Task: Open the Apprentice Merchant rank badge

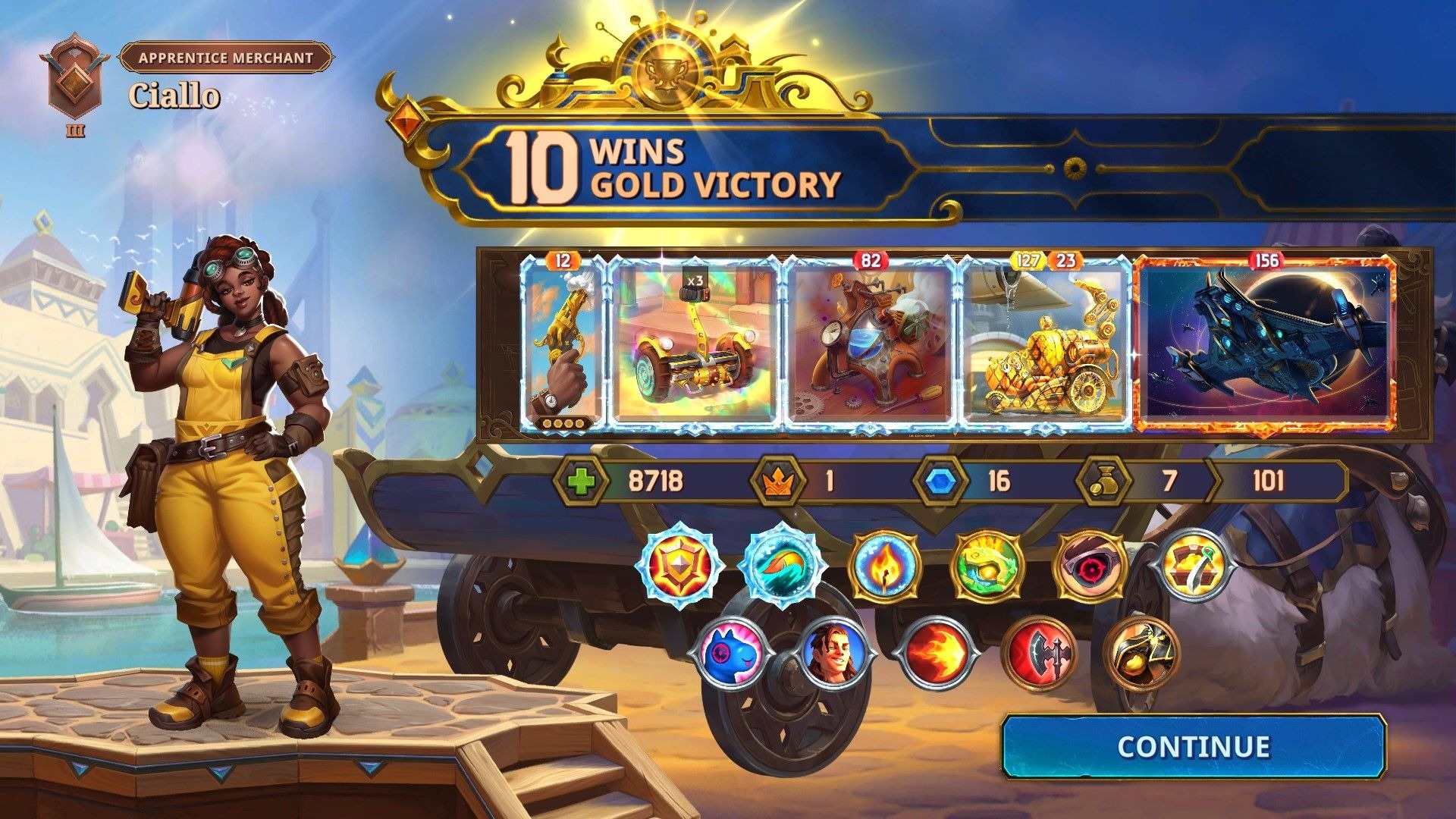Action: (x=75, y=79)
